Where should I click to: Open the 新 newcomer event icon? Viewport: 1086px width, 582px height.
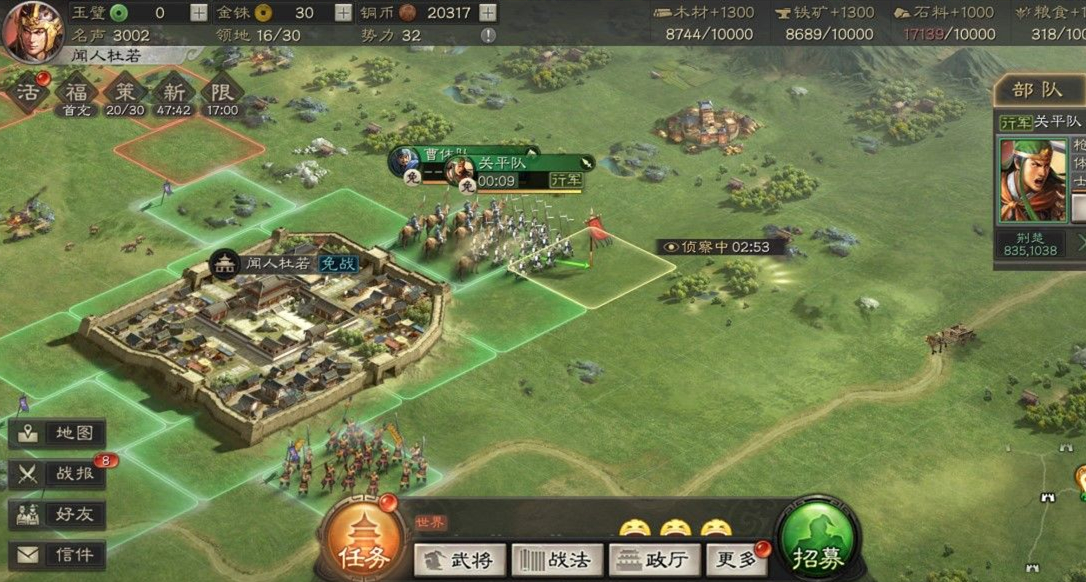174,93
